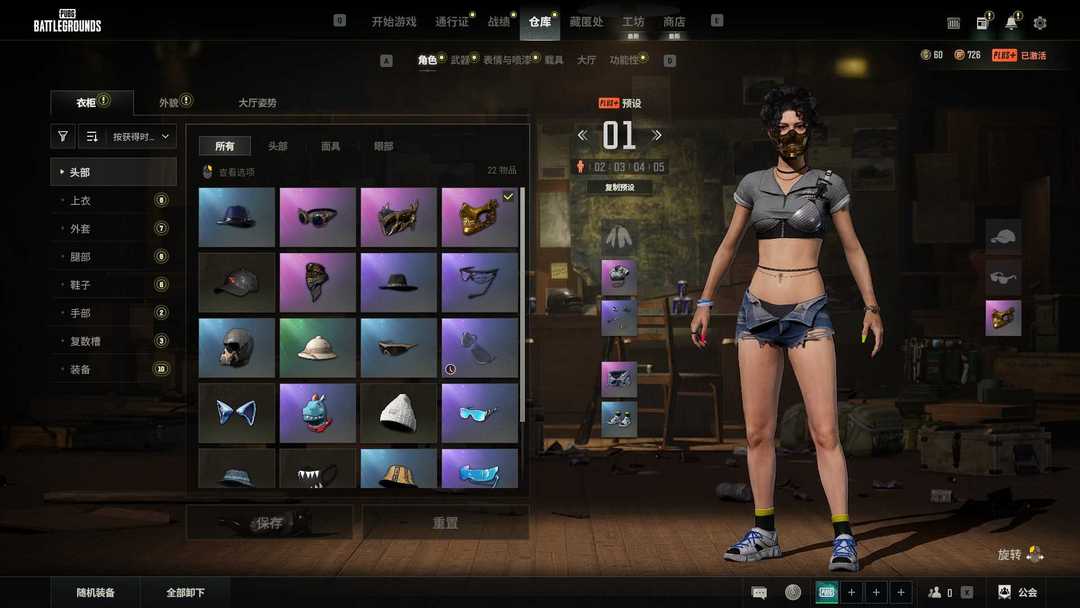1080x608 pixels.
Task: Click the 随机装备 button
Action: (x=96, y=593)
